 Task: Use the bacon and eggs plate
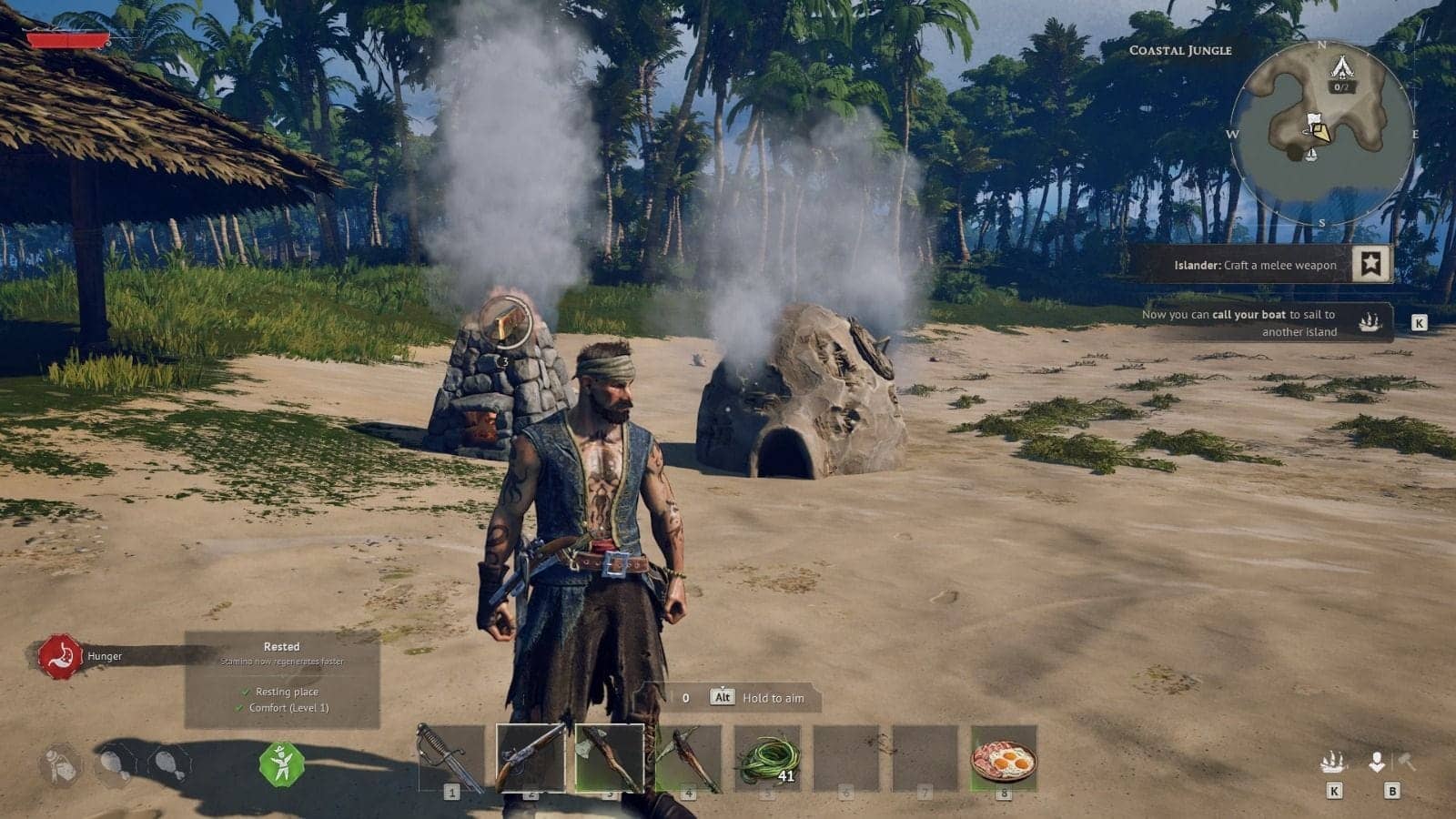pos(1004,757)
